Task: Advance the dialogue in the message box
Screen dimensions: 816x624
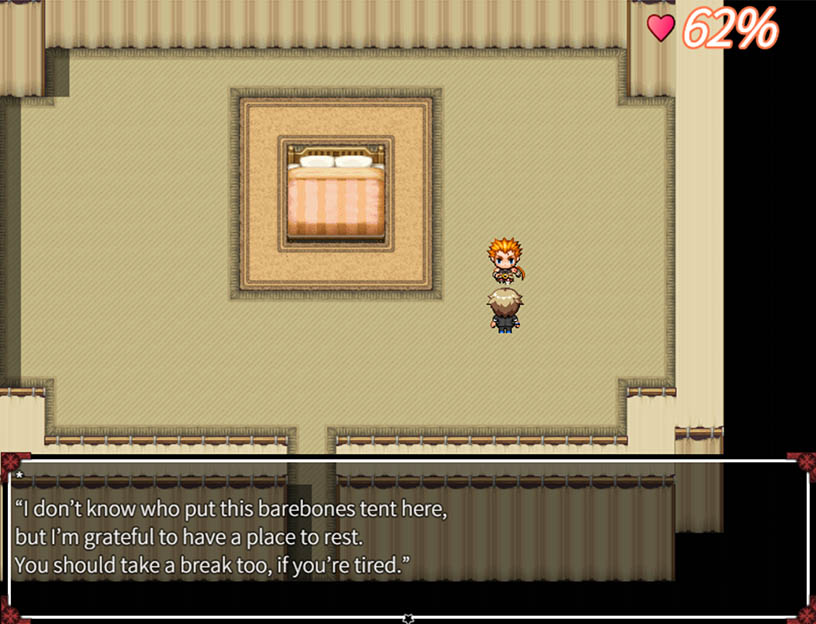Action: tap(408, 538)
